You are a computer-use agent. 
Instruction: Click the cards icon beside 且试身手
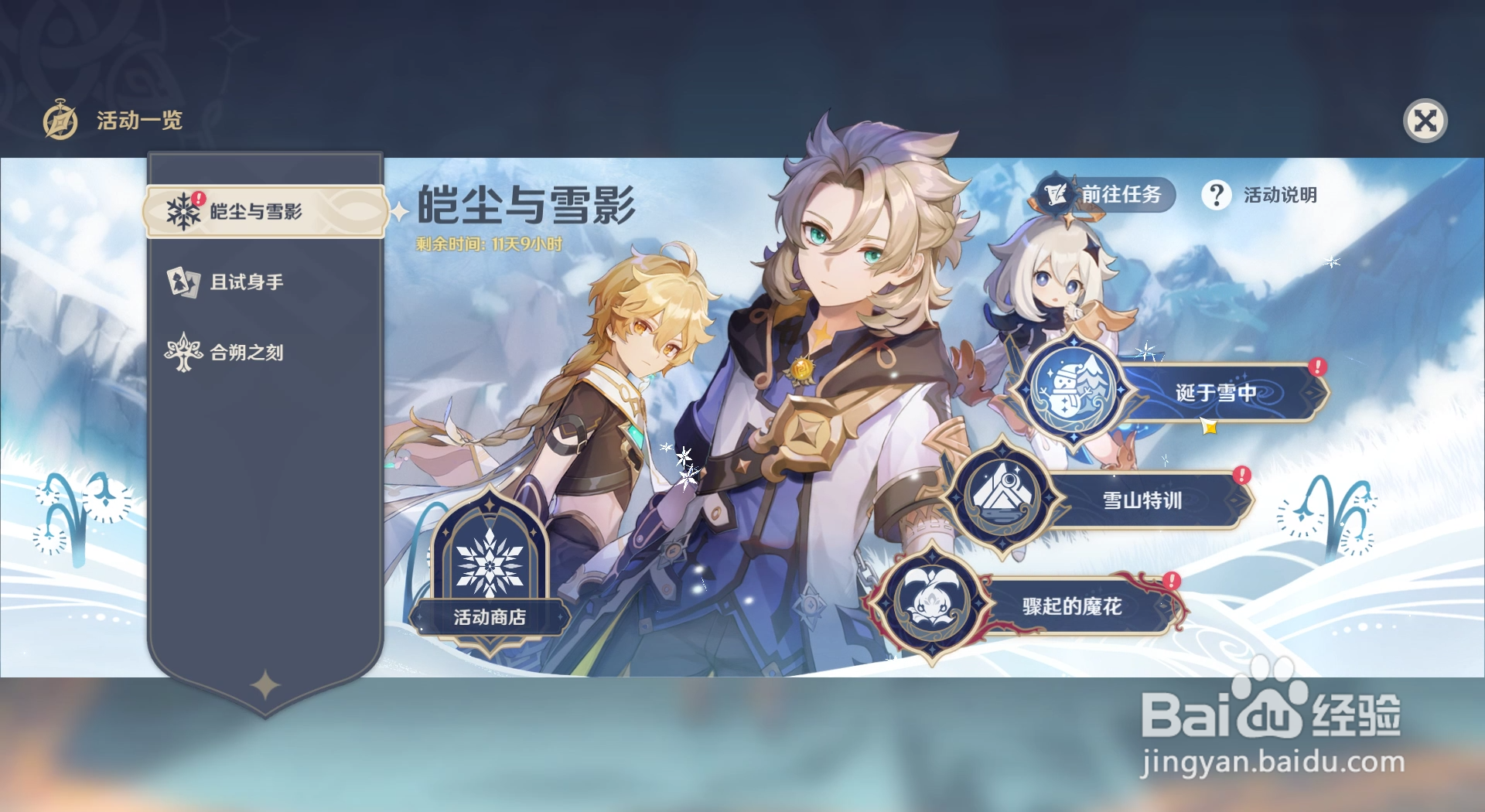pyautogui.click(x=183, y=281)
